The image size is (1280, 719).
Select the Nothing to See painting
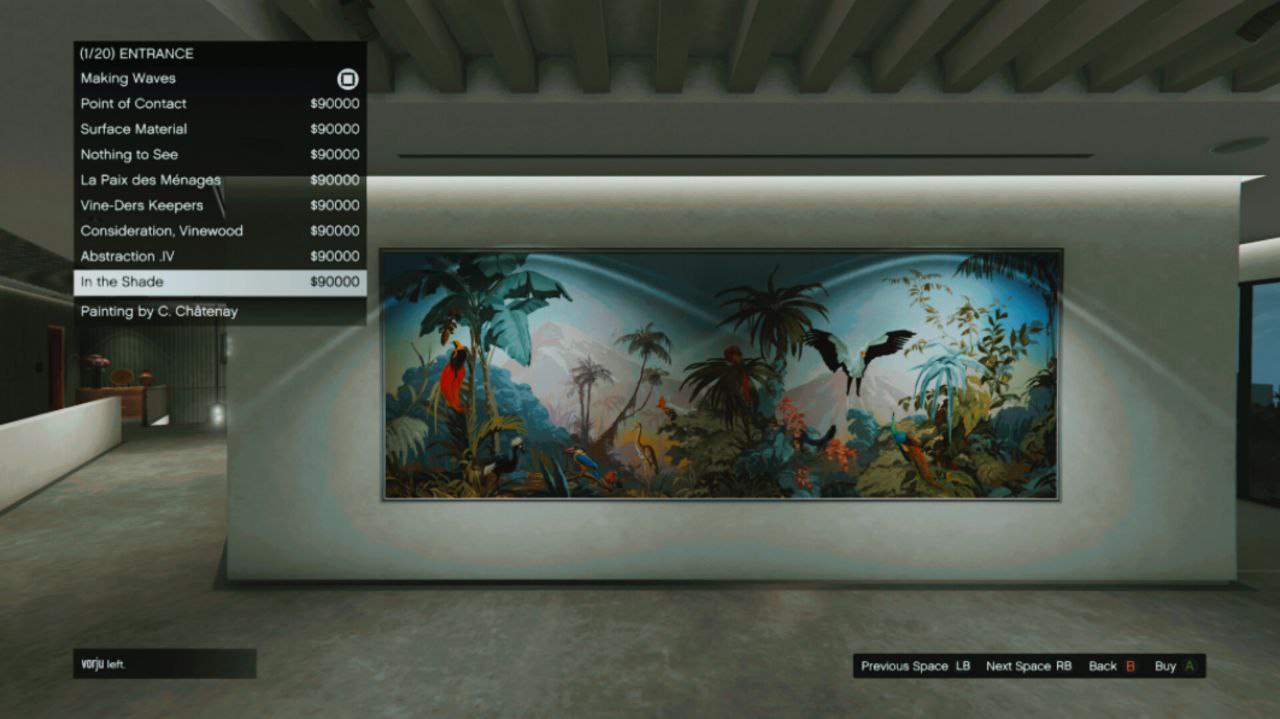pyautogui.click(x=130, y=154)
